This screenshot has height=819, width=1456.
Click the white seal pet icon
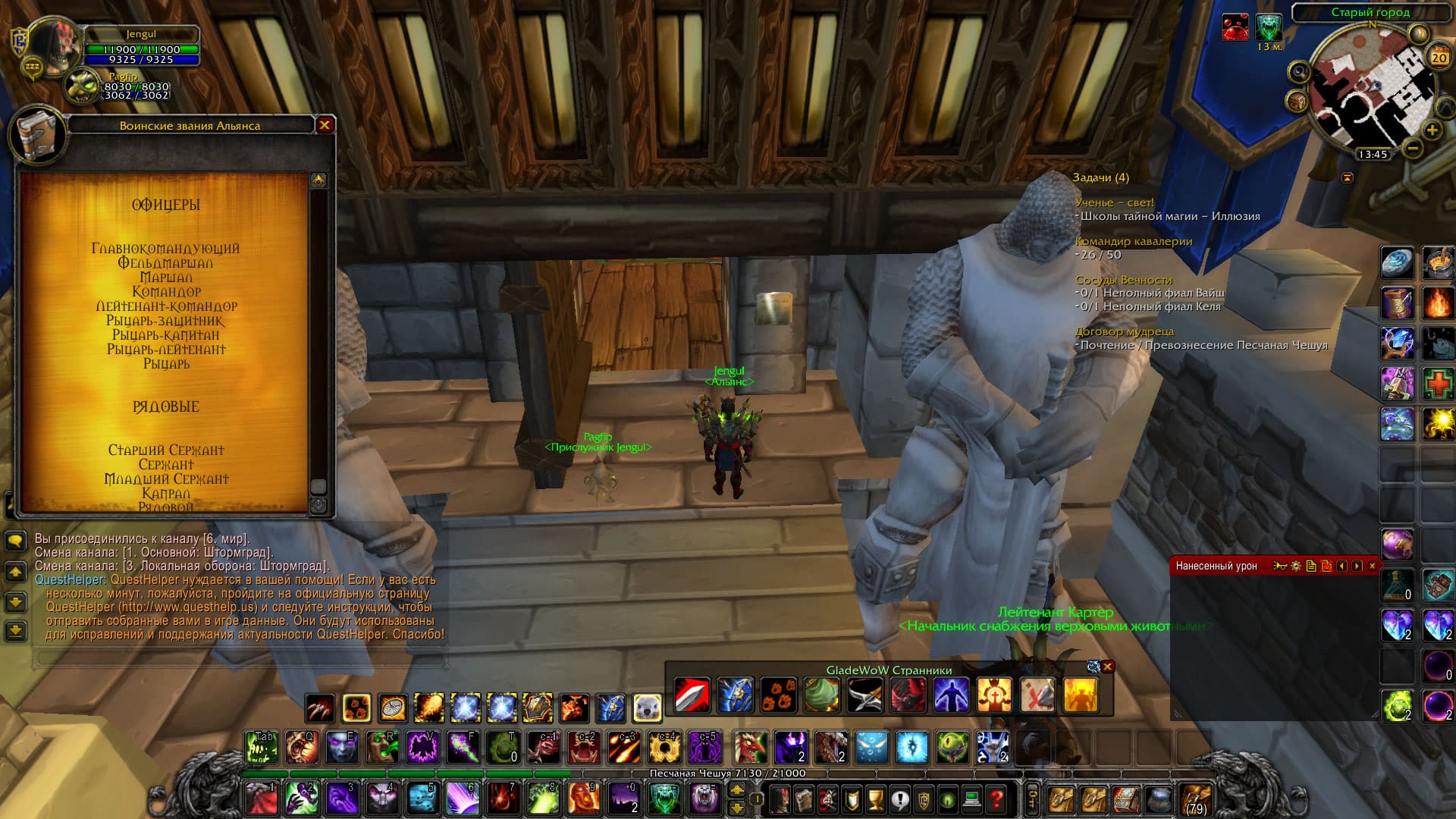pyautogui.click(x=648, y=708)
